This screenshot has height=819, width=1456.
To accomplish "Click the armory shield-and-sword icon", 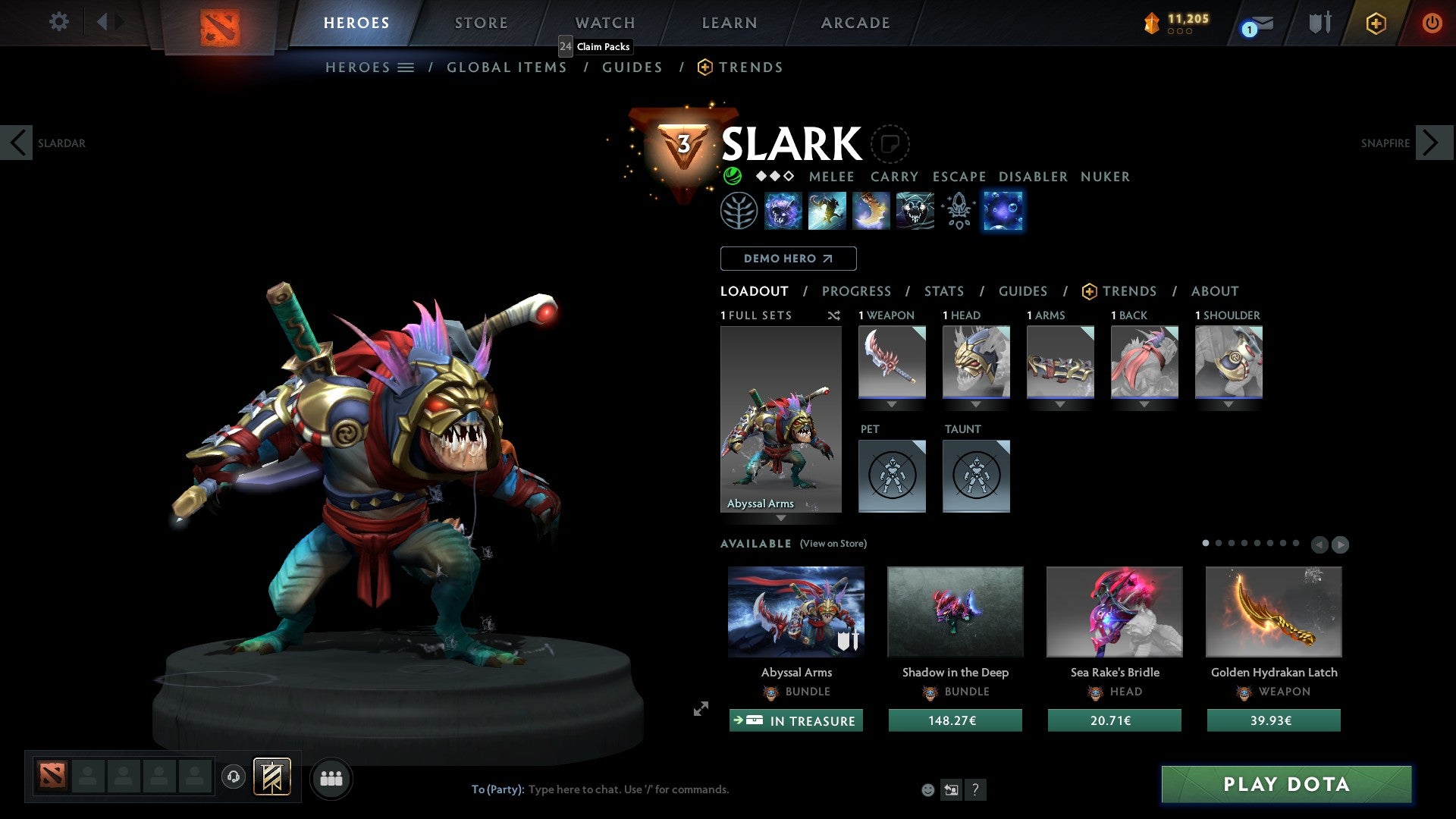I will [1320, 23].
